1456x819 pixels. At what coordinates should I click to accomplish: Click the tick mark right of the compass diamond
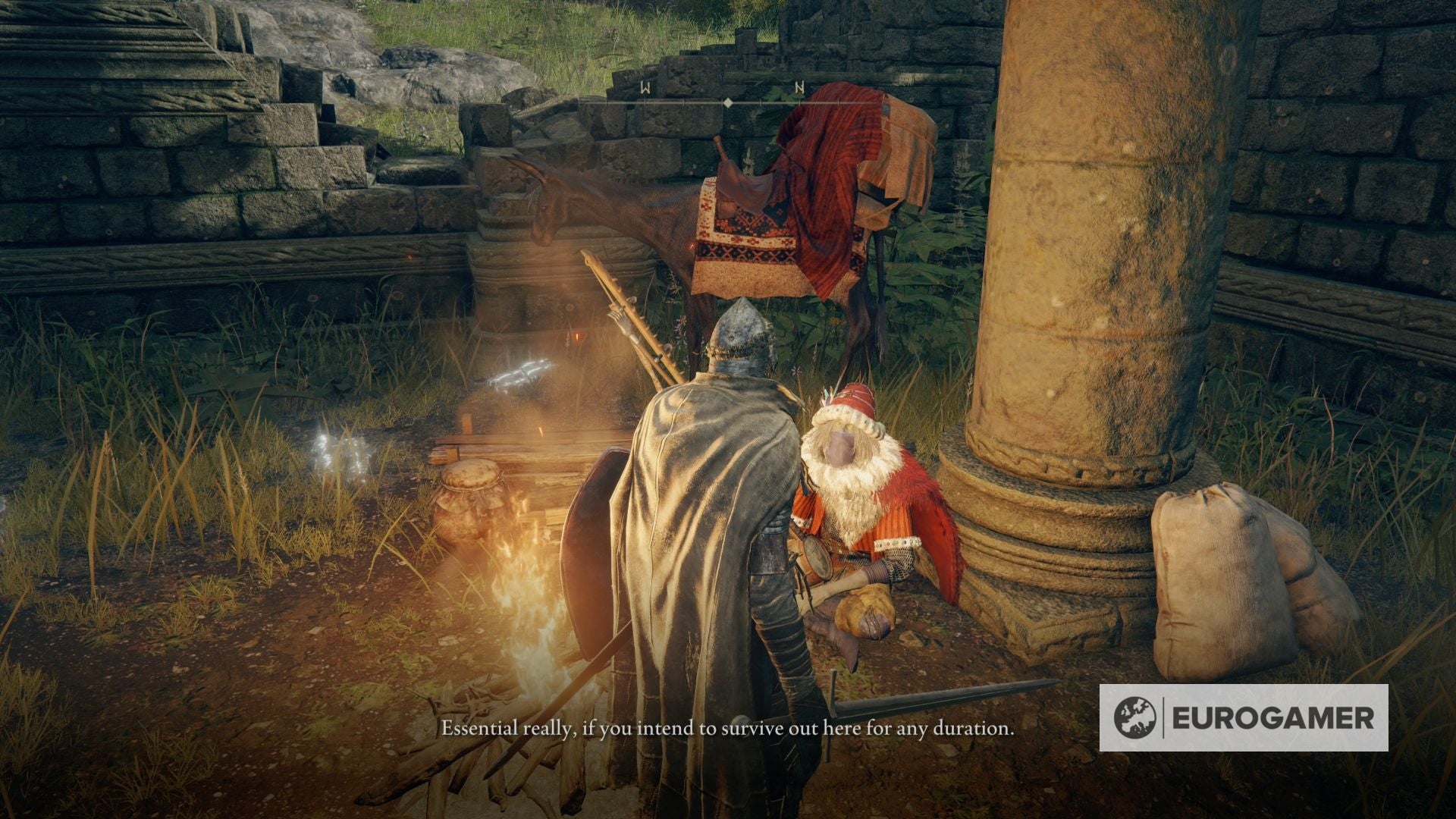pos(761,102)
